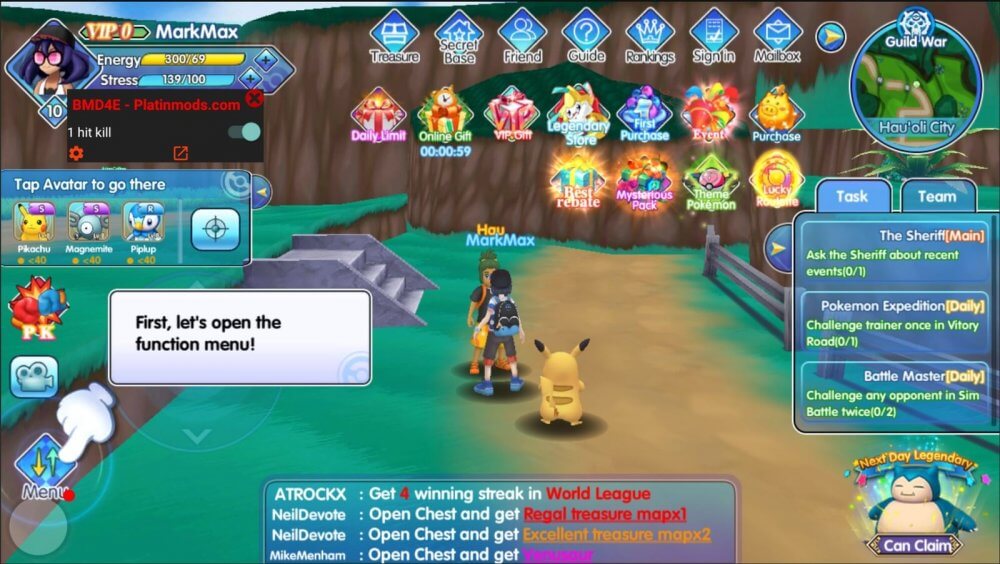This screenshot has width=1000, height=564.
Task: Open the Secret Base icon
Action: point(458,35)
